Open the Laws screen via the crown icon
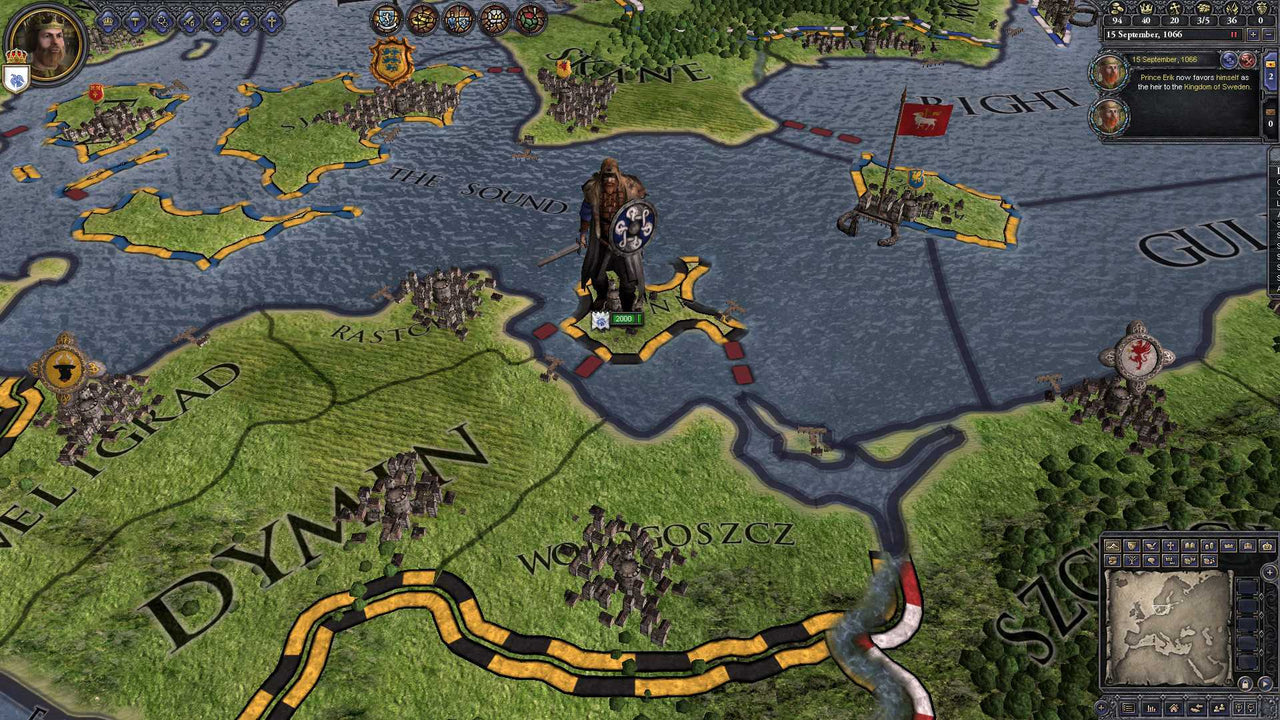Viewport: 1280px width, 720px height. [x=107, y=20]
